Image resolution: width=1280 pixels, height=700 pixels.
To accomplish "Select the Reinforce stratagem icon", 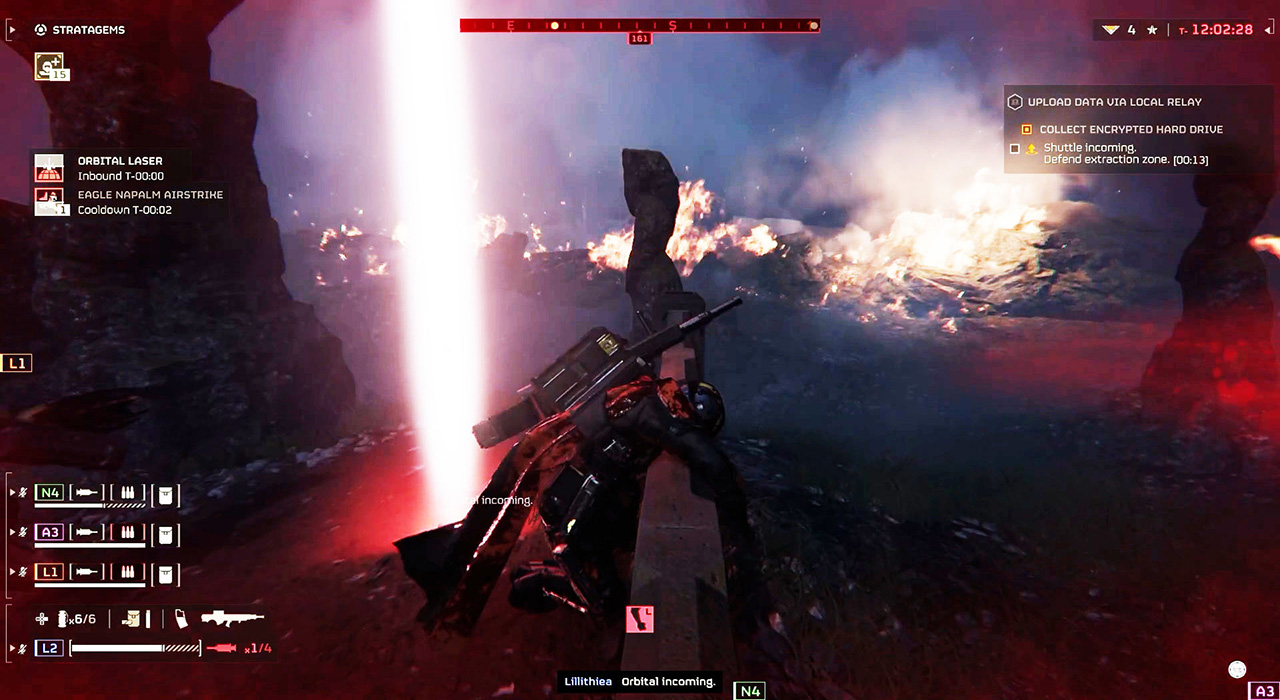I will click(x=49, y=66).
